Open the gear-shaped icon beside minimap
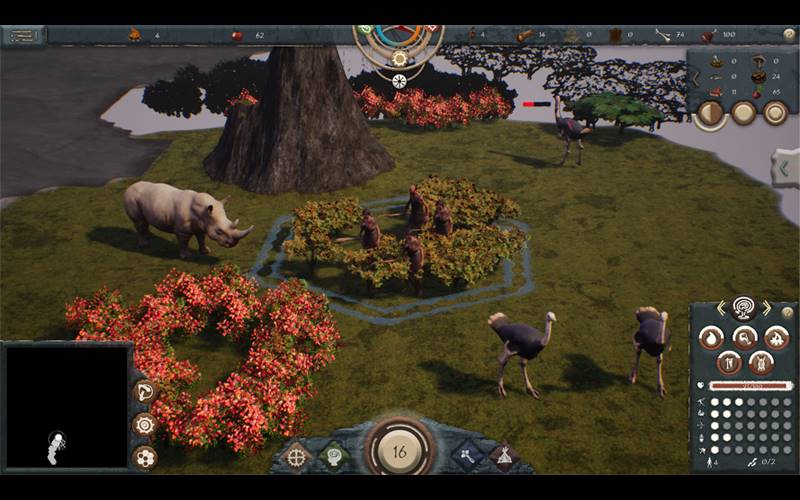 click(x=145, y=424)
